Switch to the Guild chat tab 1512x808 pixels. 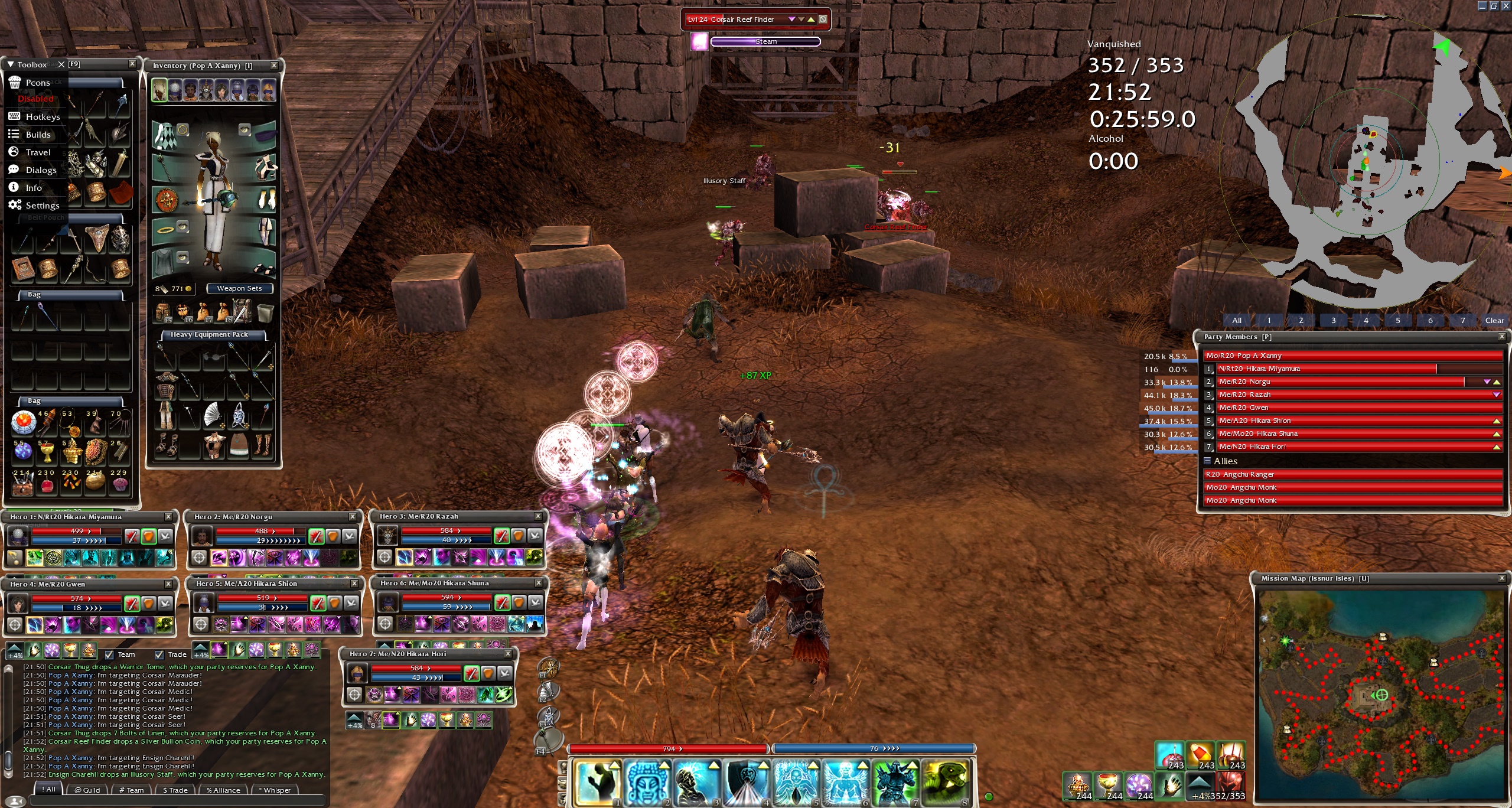tap(87, 790)
